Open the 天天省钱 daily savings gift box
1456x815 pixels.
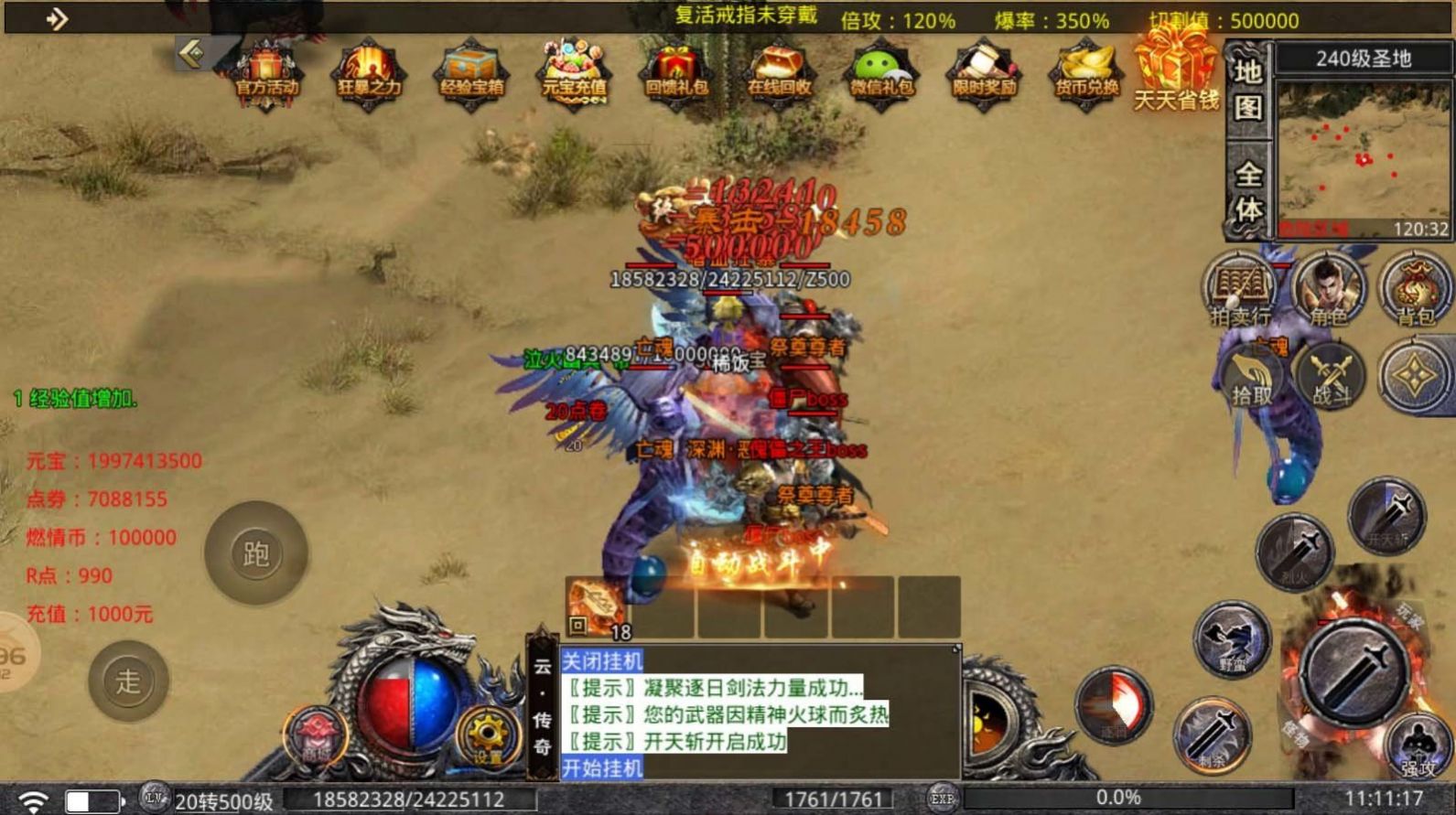pyautogui.click(x=1176, y=69)
